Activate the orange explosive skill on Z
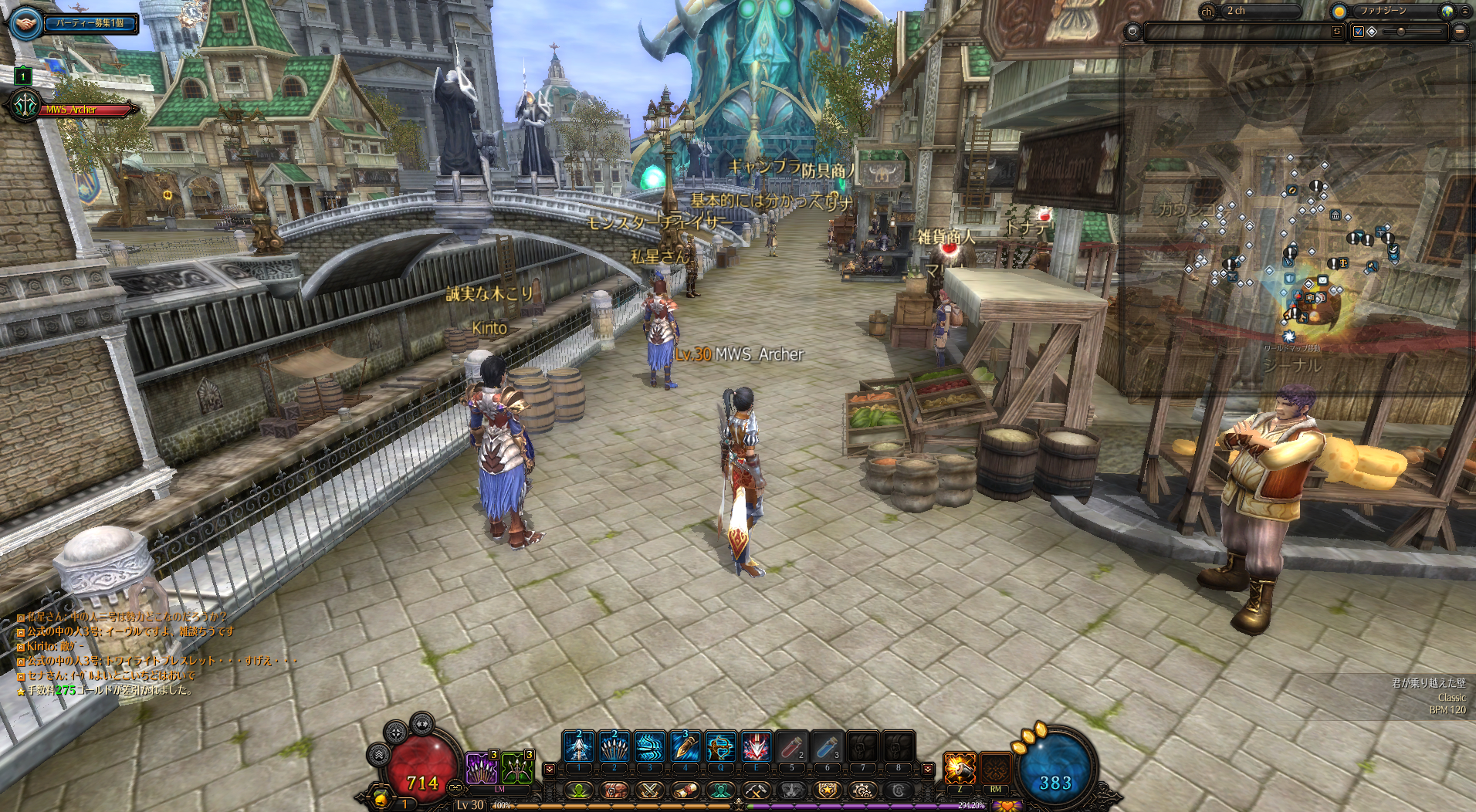The image size is (1476, 812). point(960,768)
